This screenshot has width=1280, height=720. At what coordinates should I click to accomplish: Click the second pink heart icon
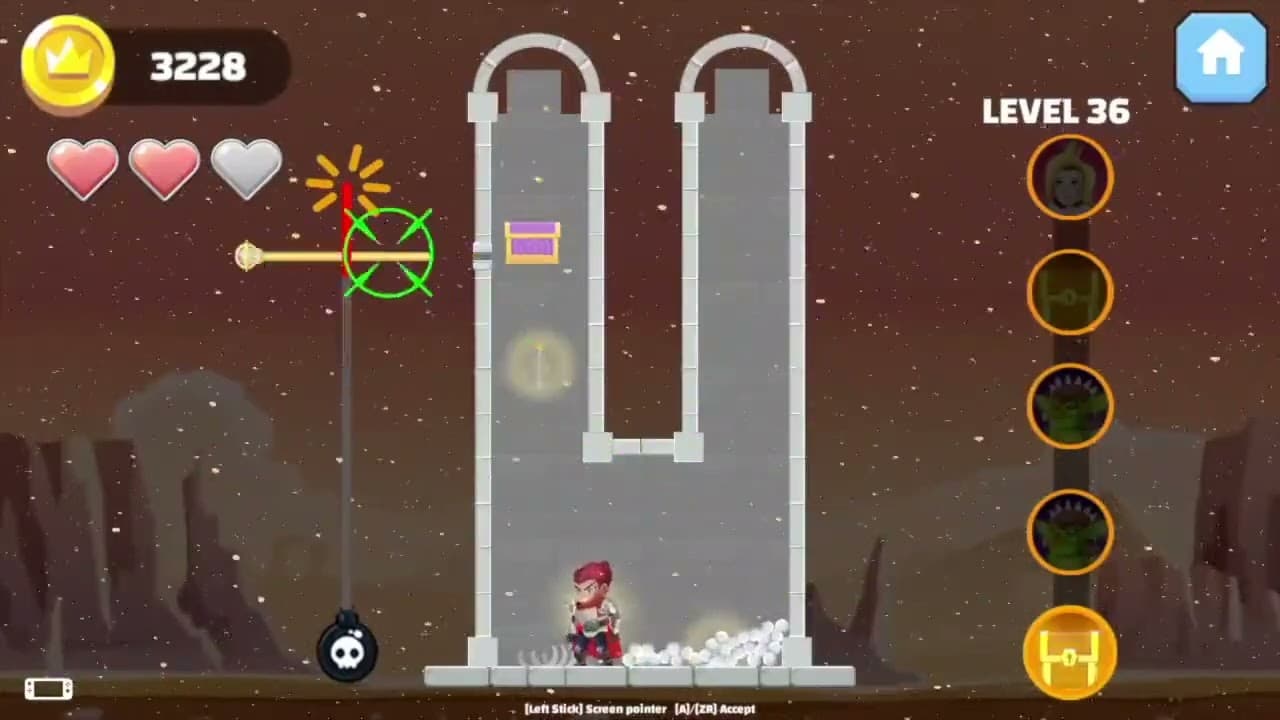[165, 170]
